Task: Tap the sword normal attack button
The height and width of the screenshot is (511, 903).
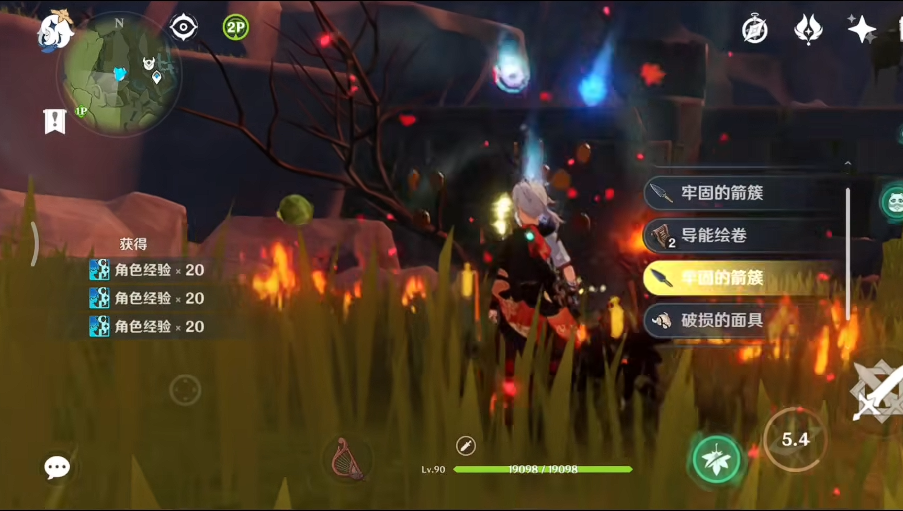Action: [876, 392]
